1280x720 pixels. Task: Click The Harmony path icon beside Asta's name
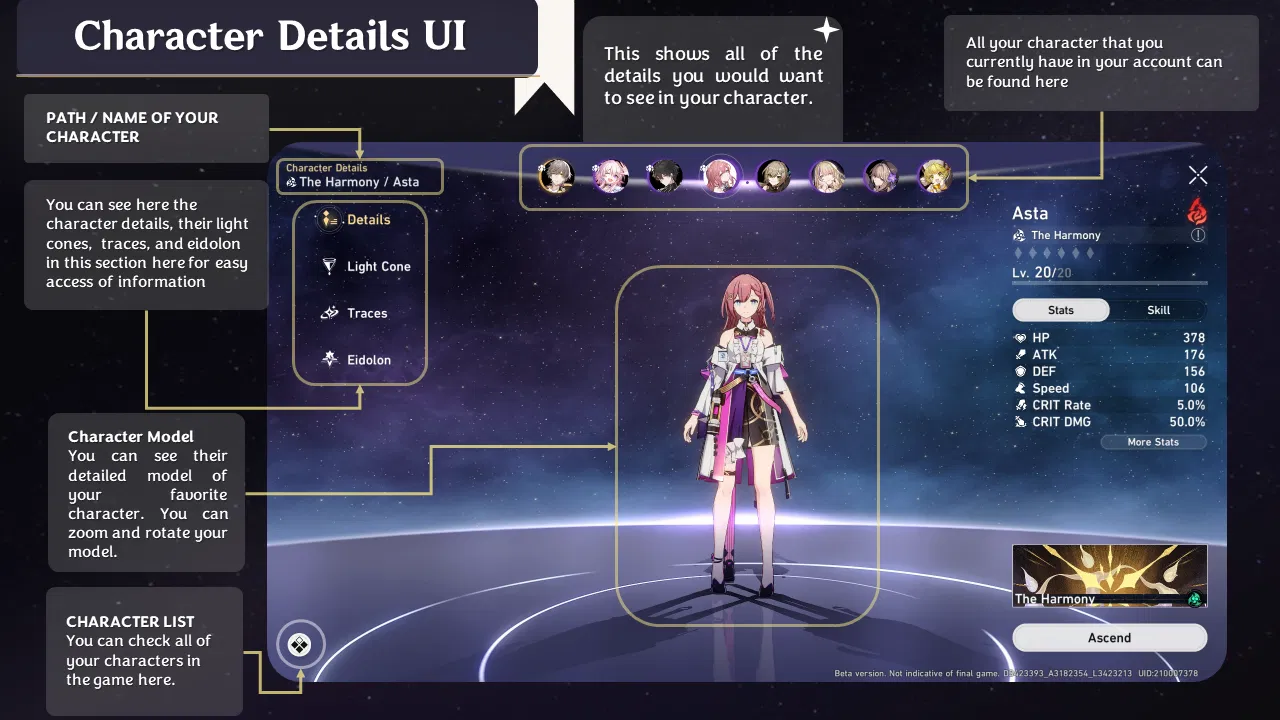[1017, 235]
